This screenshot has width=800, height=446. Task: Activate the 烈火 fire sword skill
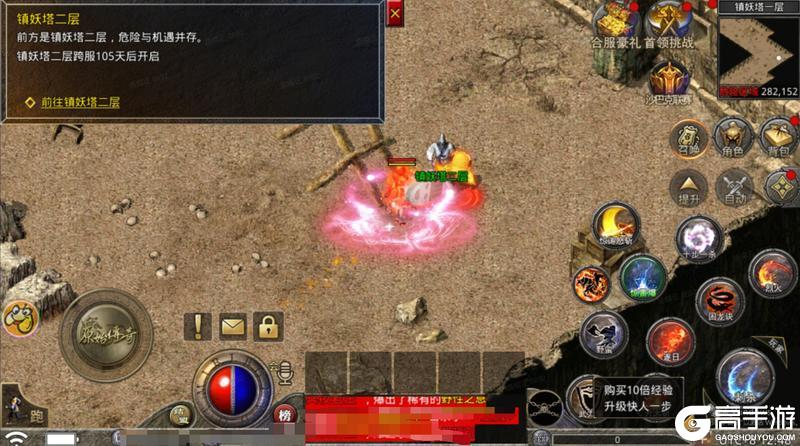[x=768, y=273]
